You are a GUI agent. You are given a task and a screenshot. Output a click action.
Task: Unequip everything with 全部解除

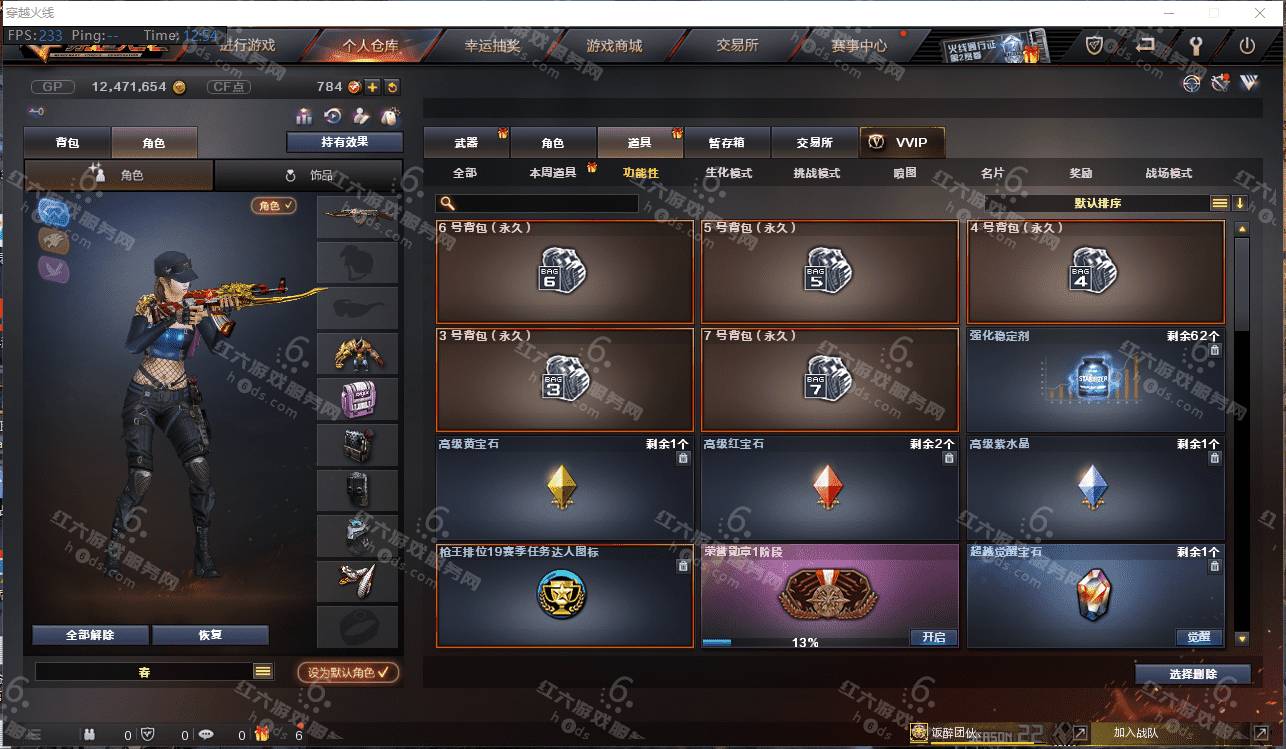point(90,635)
